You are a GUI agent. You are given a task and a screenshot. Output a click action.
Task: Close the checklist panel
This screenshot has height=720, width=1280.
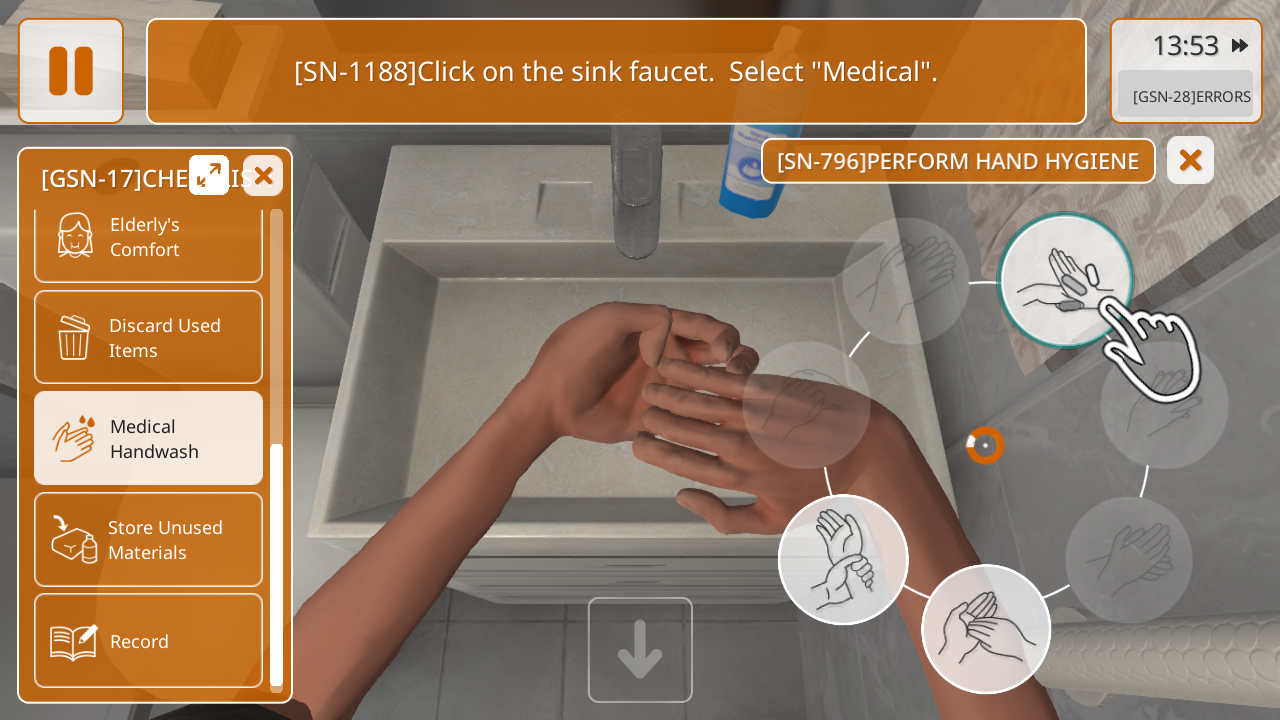coord(263,176)
